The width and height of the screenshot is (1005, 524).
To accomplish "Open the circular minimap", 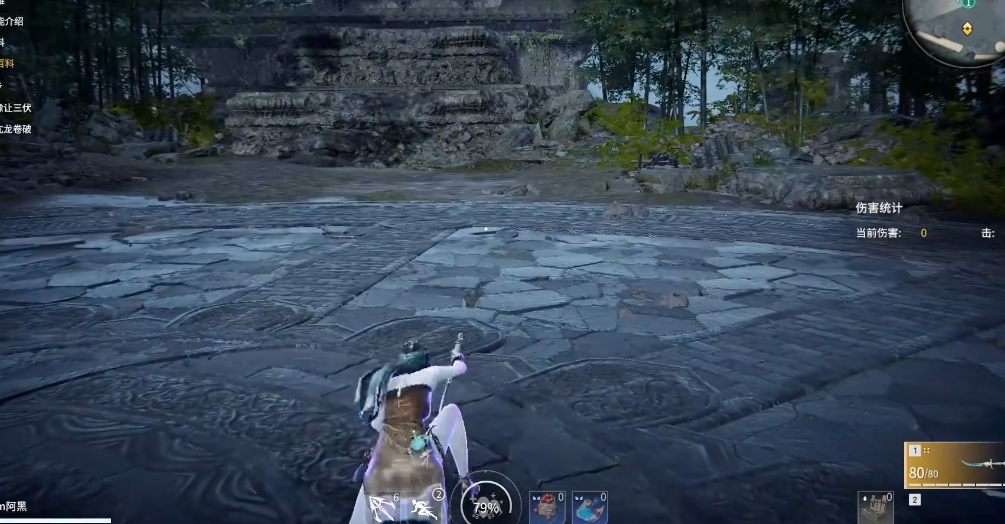I will [x=957, y=28].
